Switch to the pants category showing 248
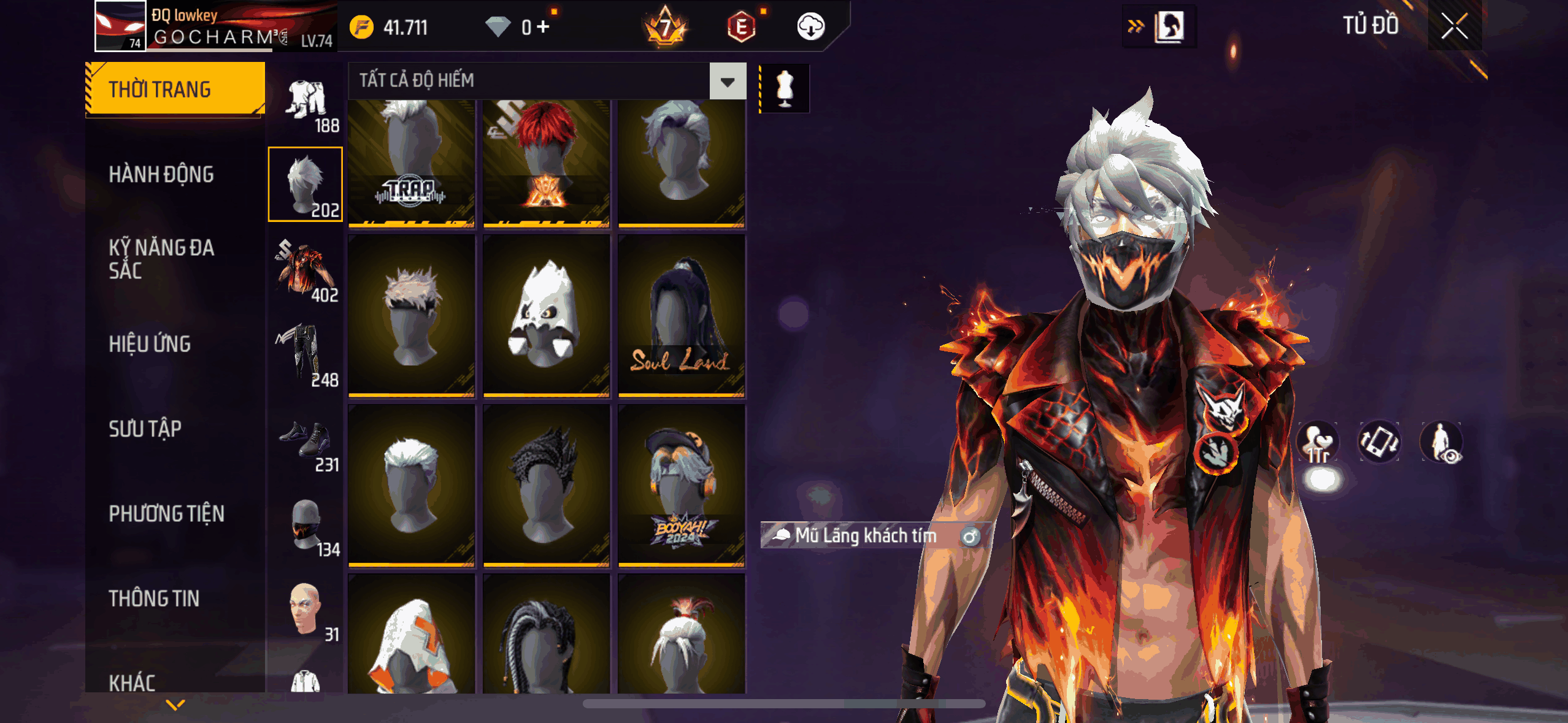This screenshot has width=1568, height=723. click(306, 356)
